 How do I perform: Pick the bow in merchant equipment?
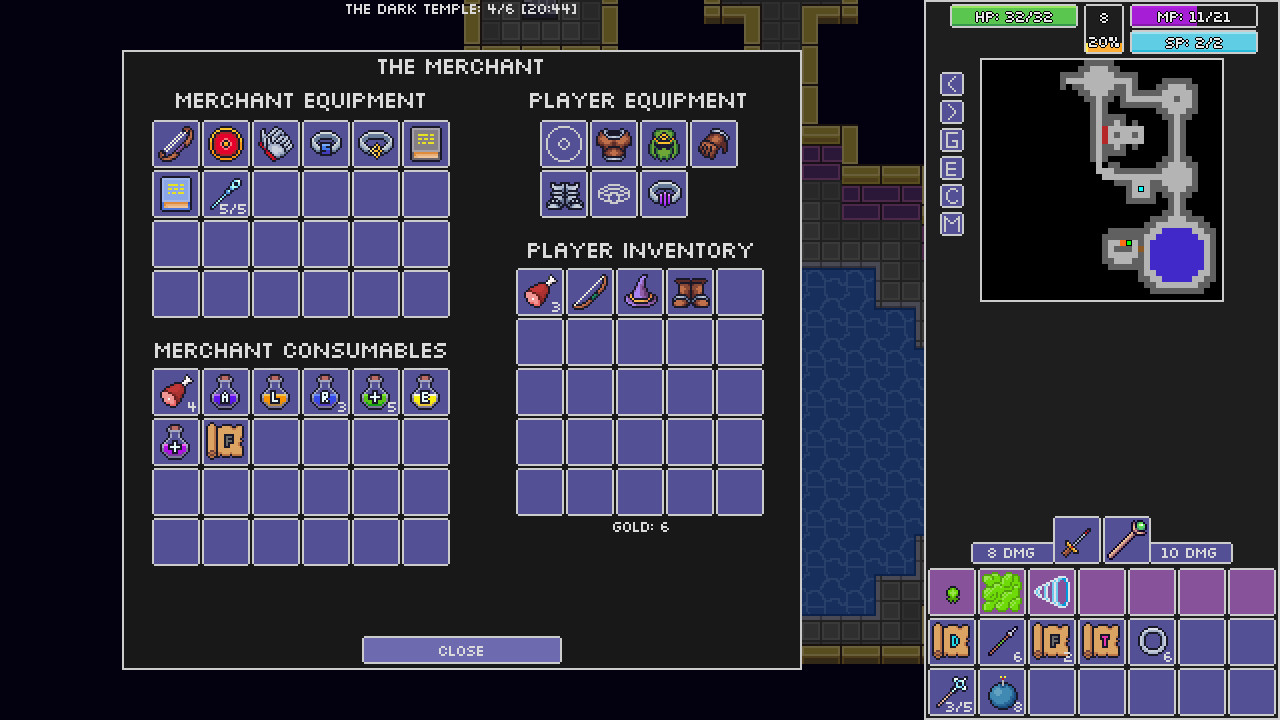(175, 143)
